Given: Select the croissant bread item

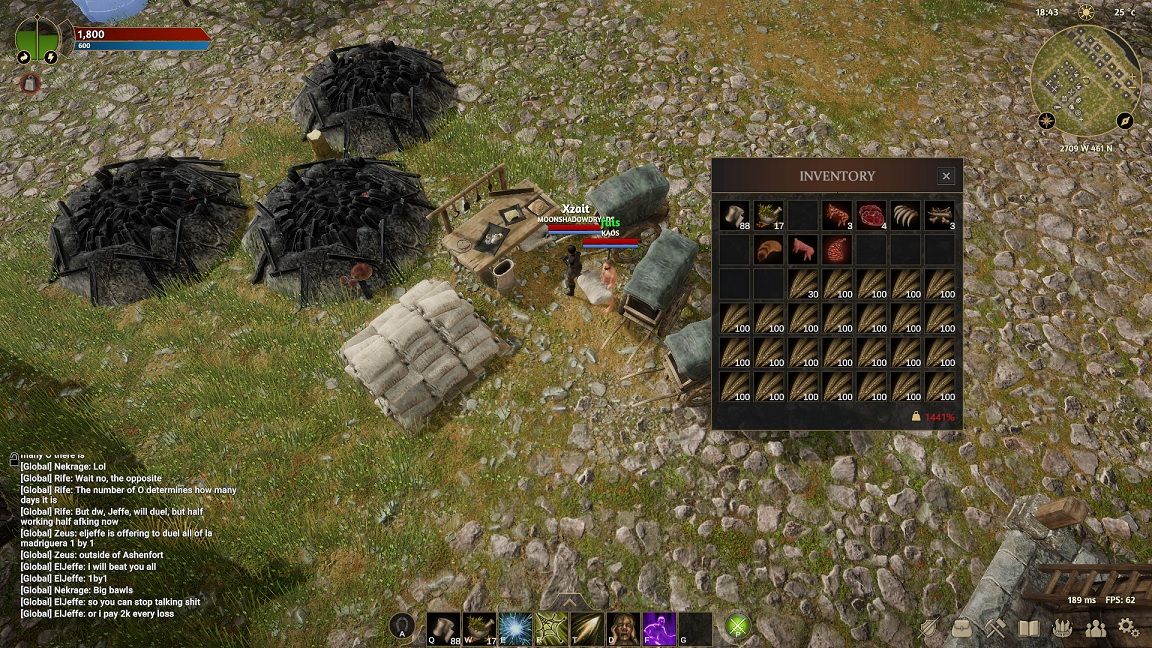Looking at the screenshot, I should [x=769, y=250].
